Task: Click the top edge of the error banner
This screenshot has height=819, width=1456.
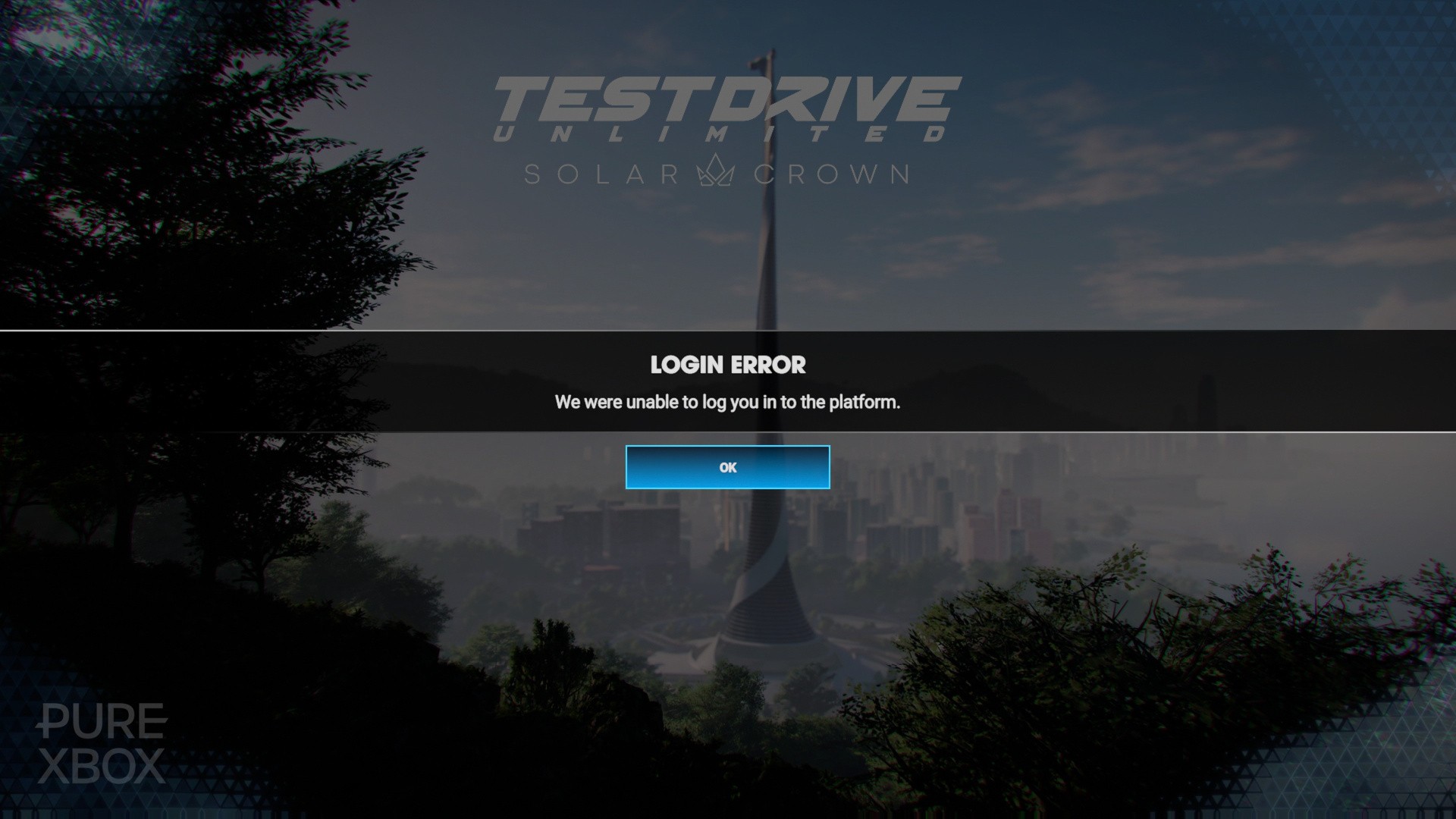Action: (726, 332)
